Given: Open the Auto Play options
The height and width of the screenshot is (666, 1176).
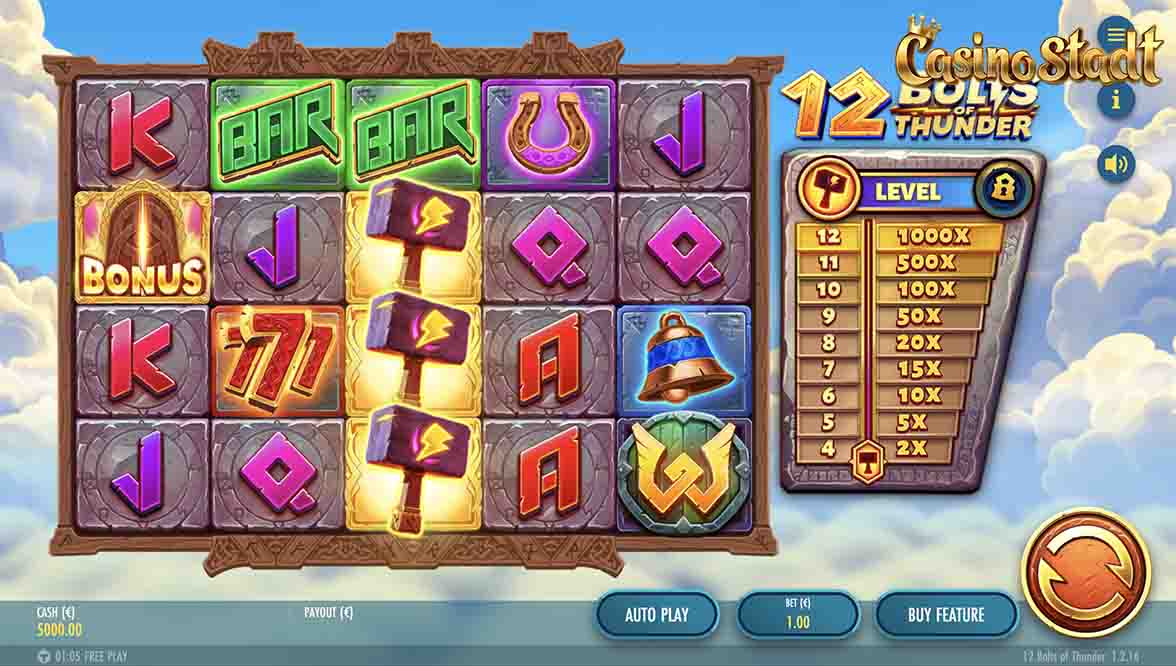Looking at the screenshot, I should coord(657,614).
